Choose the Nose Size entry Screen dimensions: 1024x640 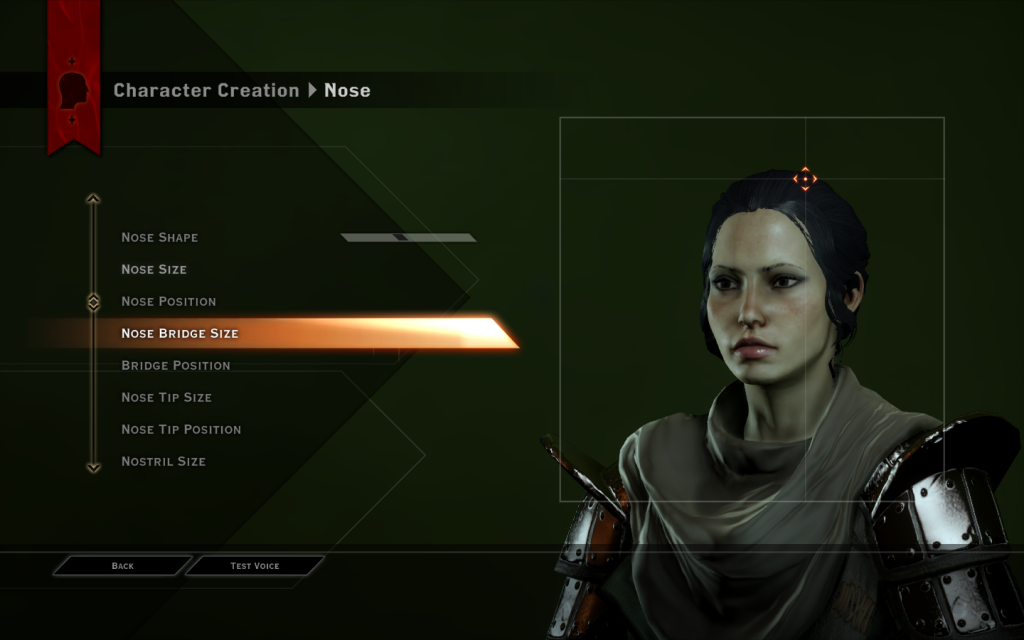(x=154, y=270)
